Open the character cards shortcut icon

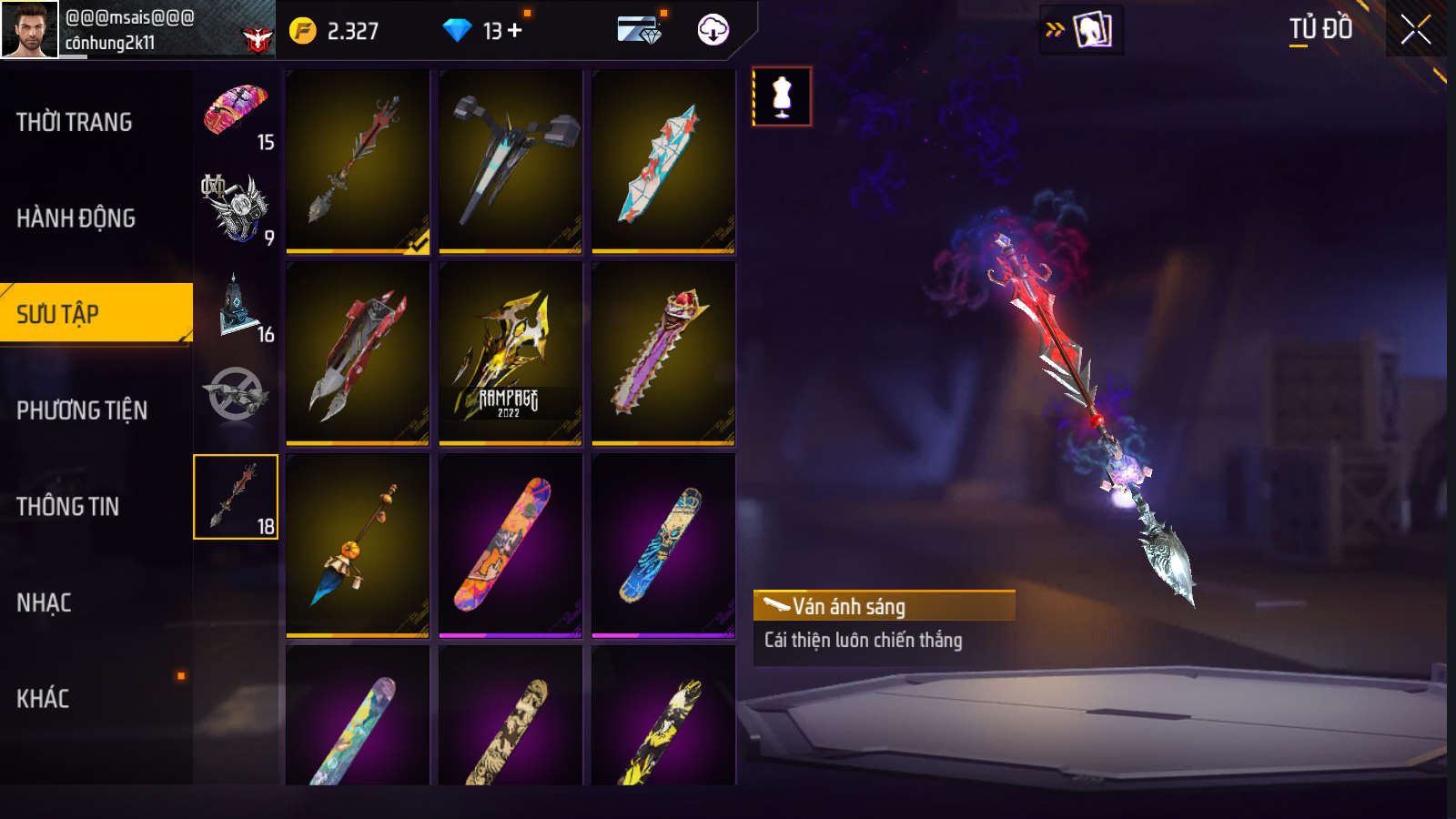point(1091,30)
